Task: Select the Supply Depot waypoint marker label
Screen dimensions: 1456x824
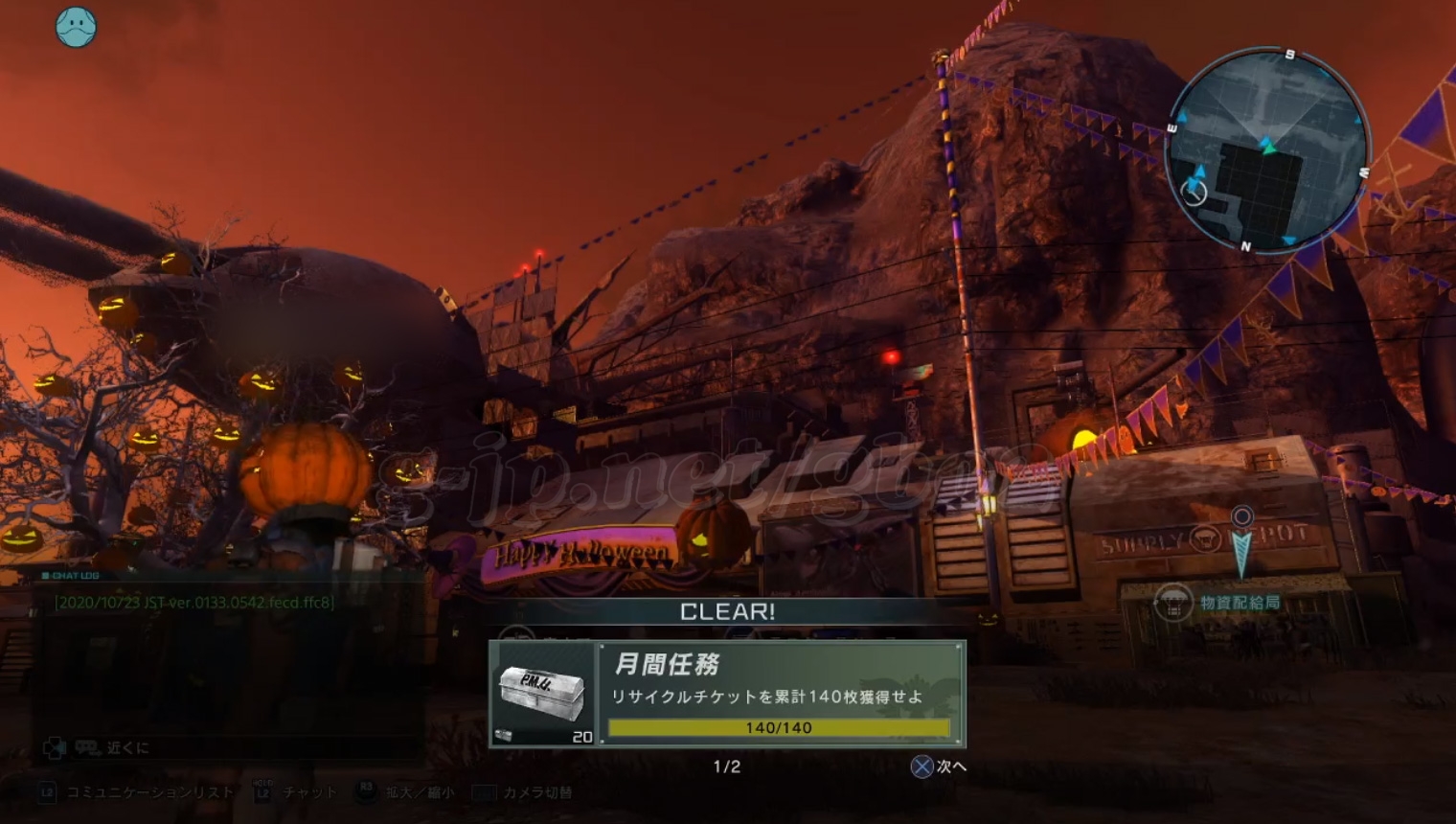Action: (1240, 603)
